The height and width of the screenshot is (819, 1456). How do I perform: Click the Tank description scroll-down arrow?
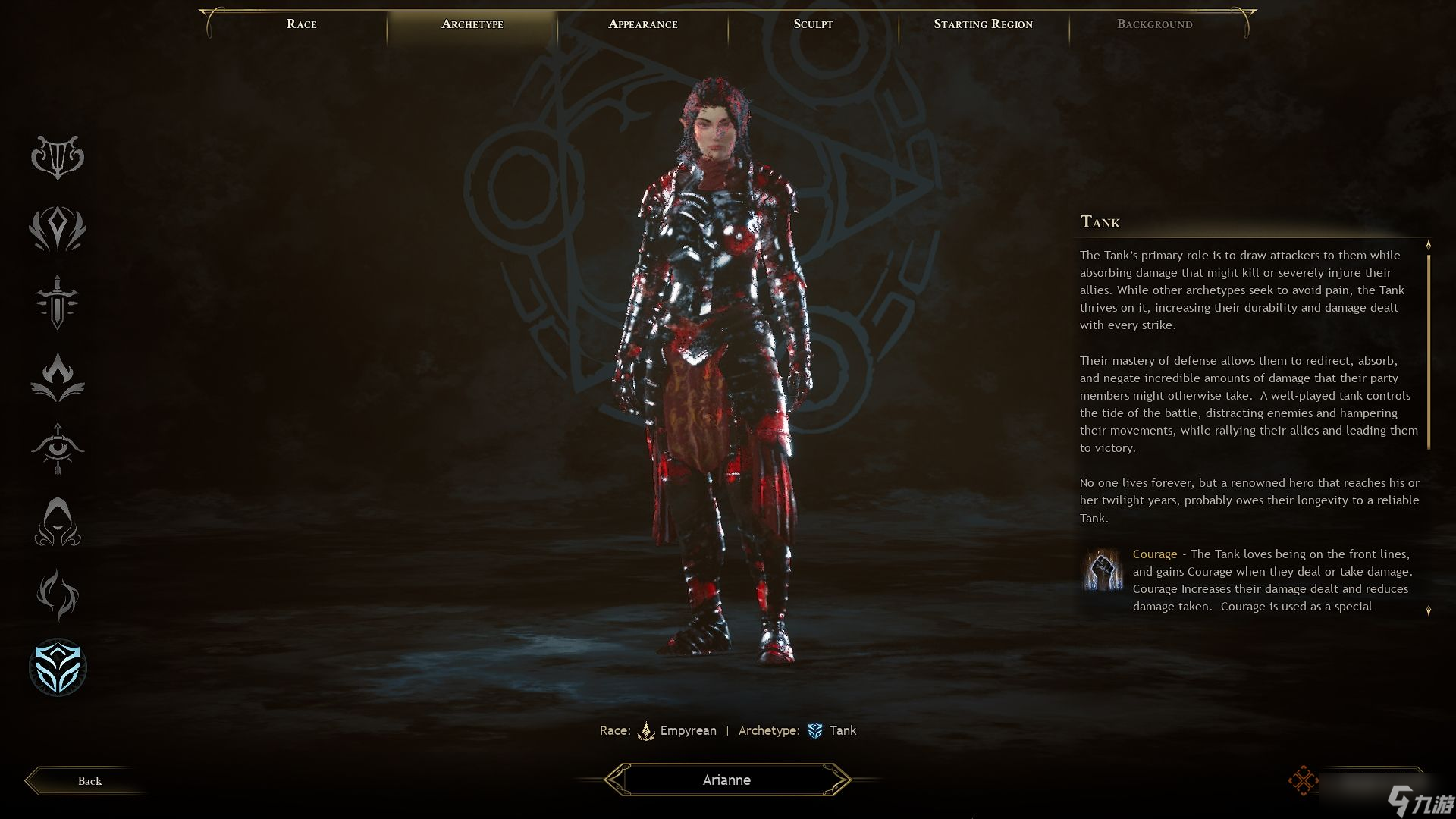coord(1429,610)
